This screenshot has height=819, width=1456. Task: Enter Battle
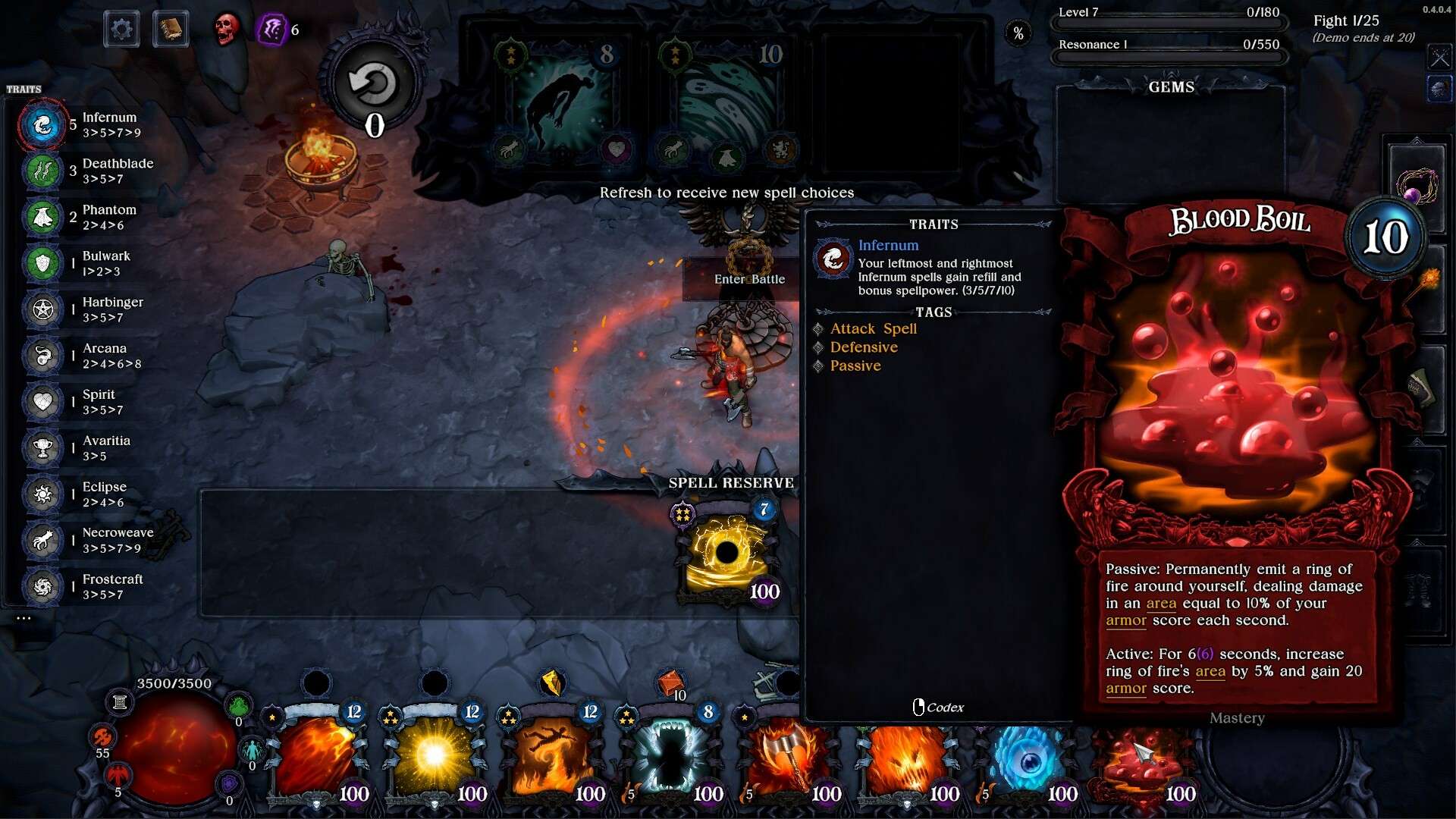click(x=748, y=279)
